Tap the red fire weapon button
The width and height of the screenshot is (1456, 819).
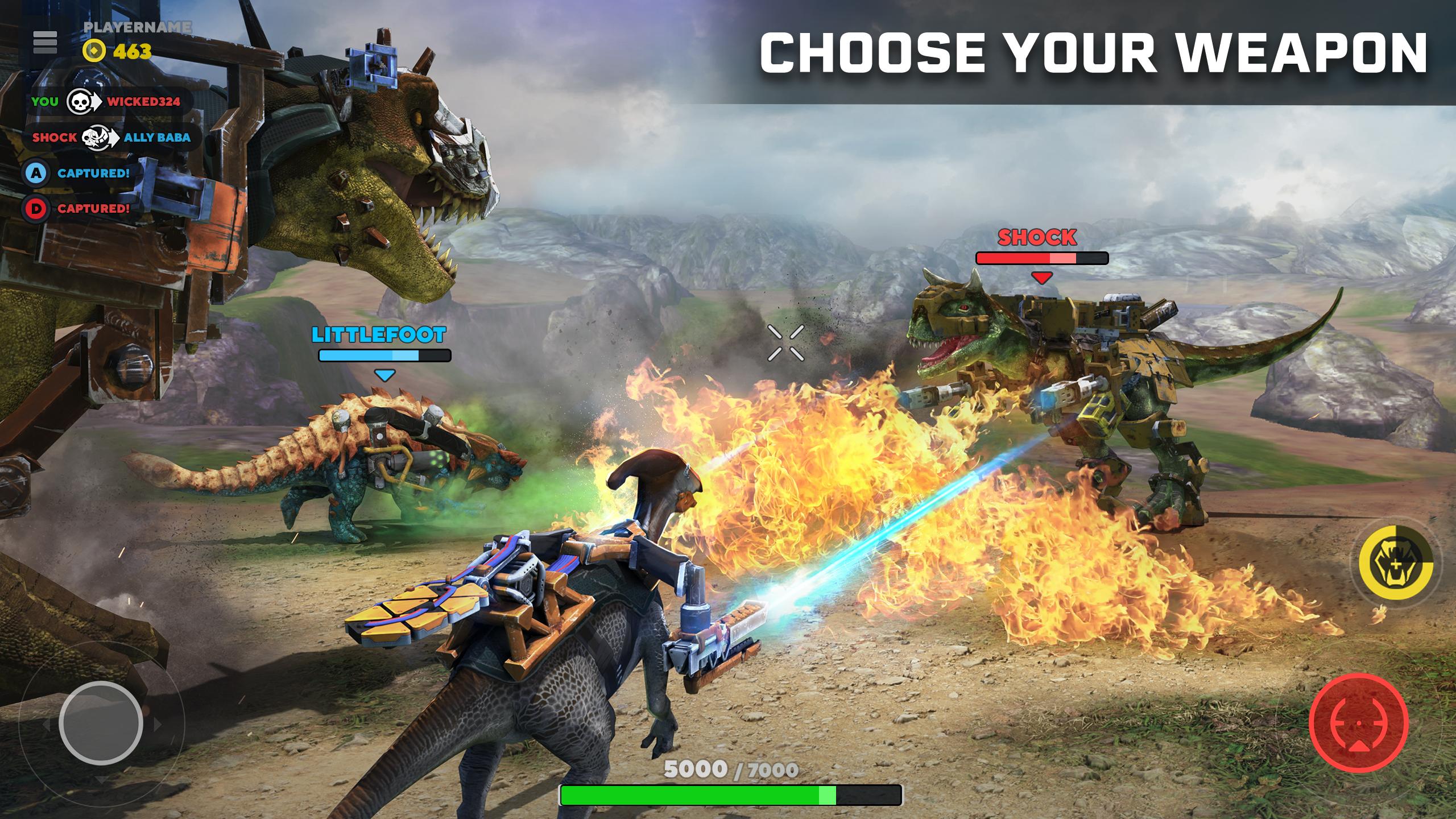pyautogui.click(x=1359, y=722)
